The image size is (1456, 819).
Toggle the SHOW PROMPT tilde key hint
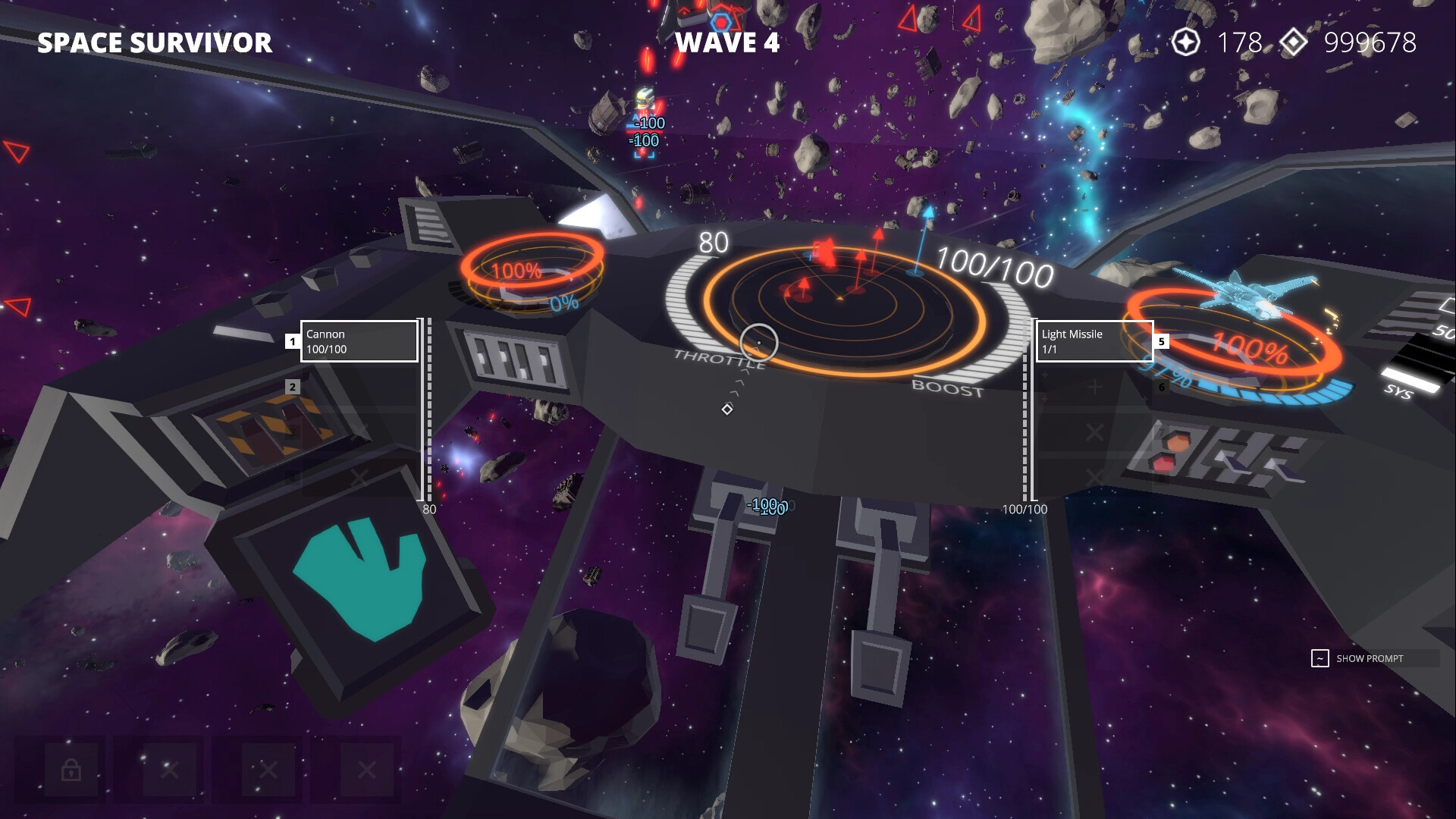pos(1321,657)
